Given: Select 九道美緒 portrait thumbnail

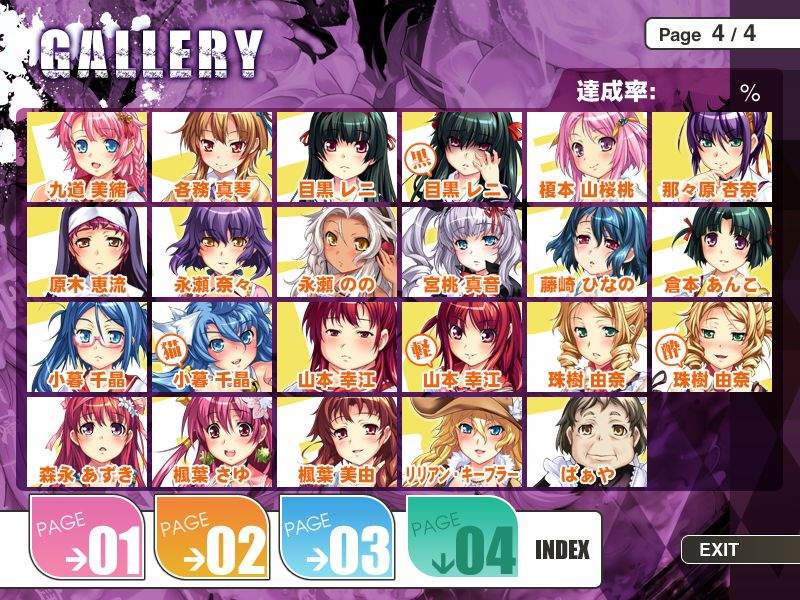Looking at the screenshot, I should pyautogui.click(x=87, y=156).
